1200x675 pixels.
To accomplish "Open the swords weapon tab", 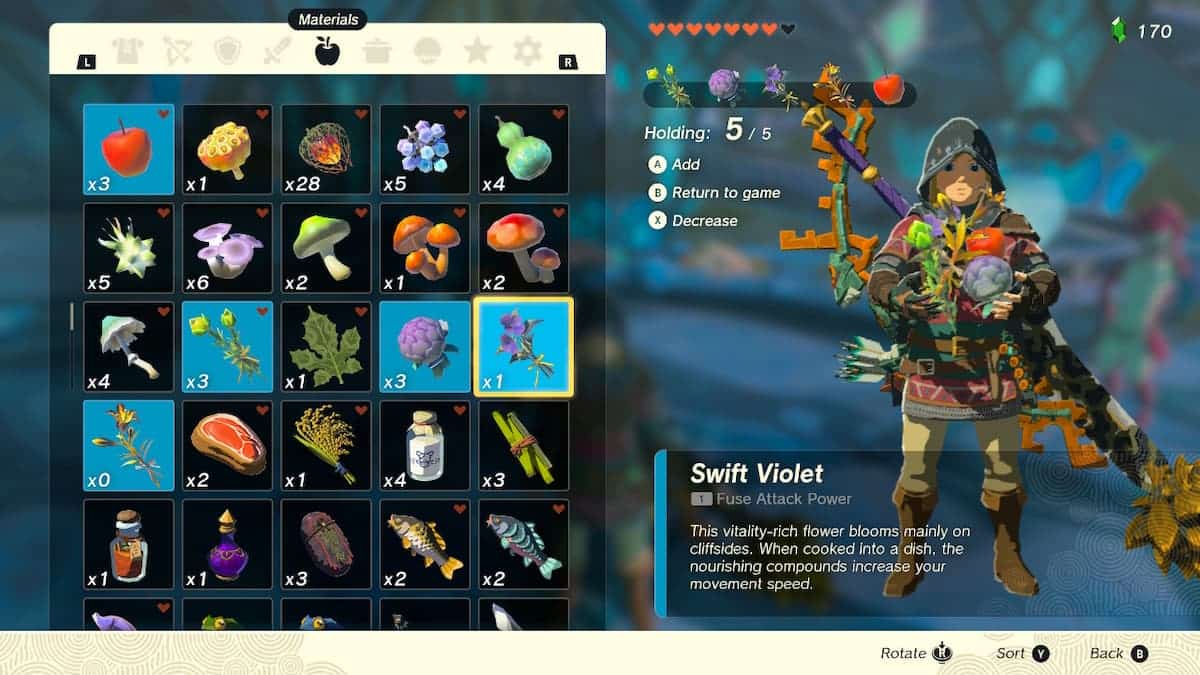I will (277, 51).
